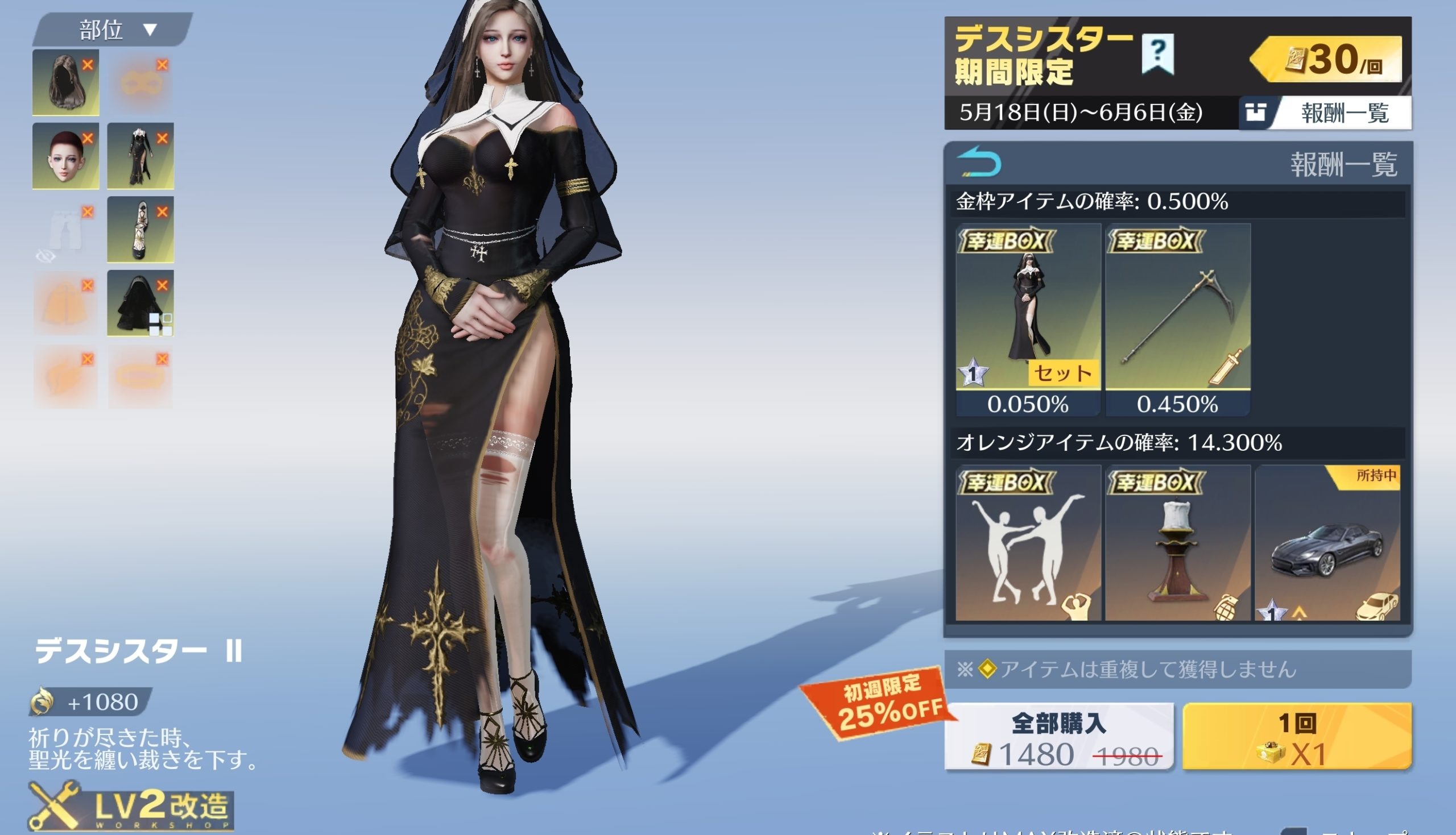Buy everything with 全部購入 for 1480
This screenshot has width=1456, height=835.
coord(1058,737)
